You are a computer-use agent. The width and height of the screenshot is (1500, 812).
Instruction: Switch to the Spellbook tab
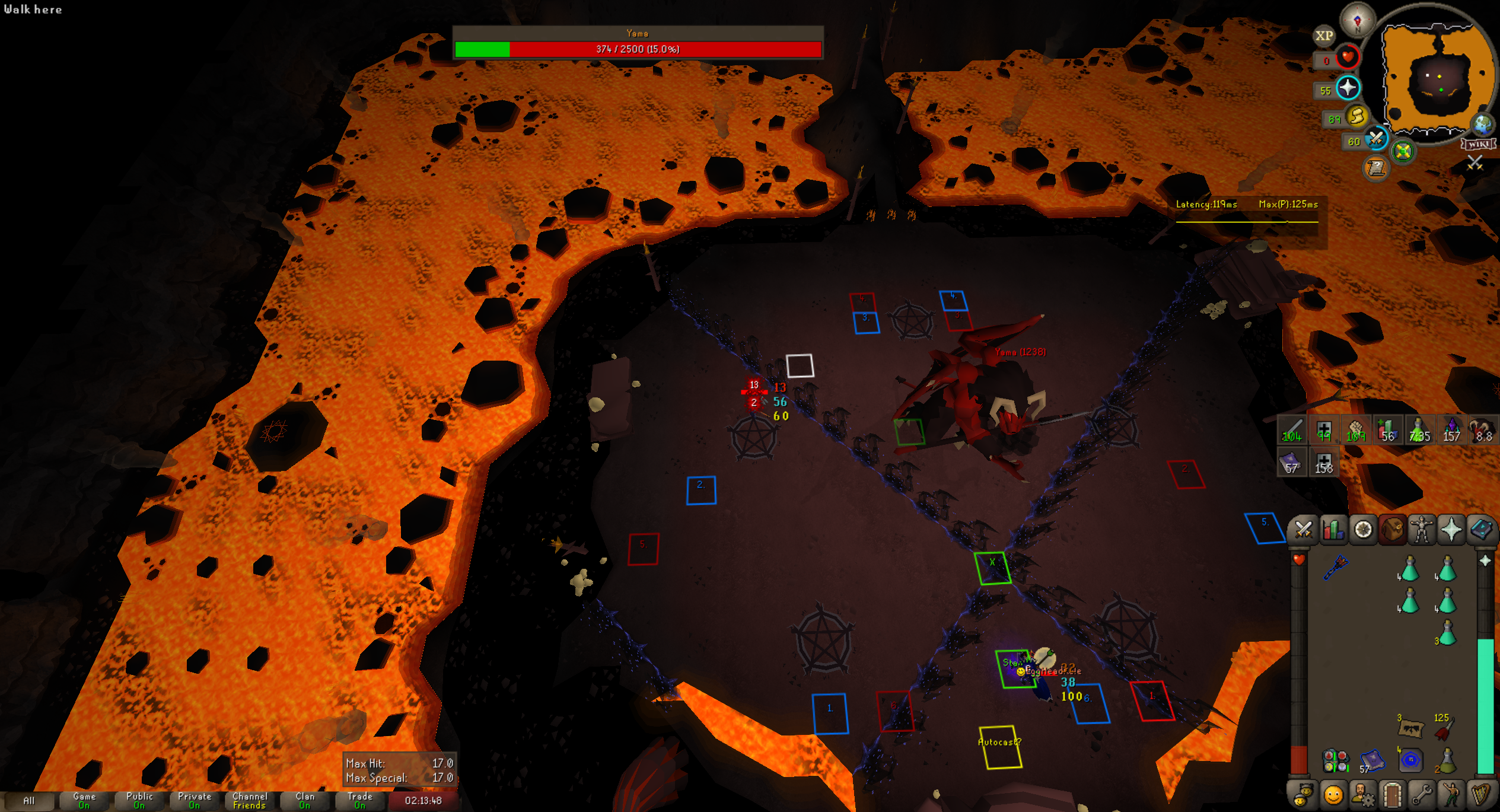1480,530
